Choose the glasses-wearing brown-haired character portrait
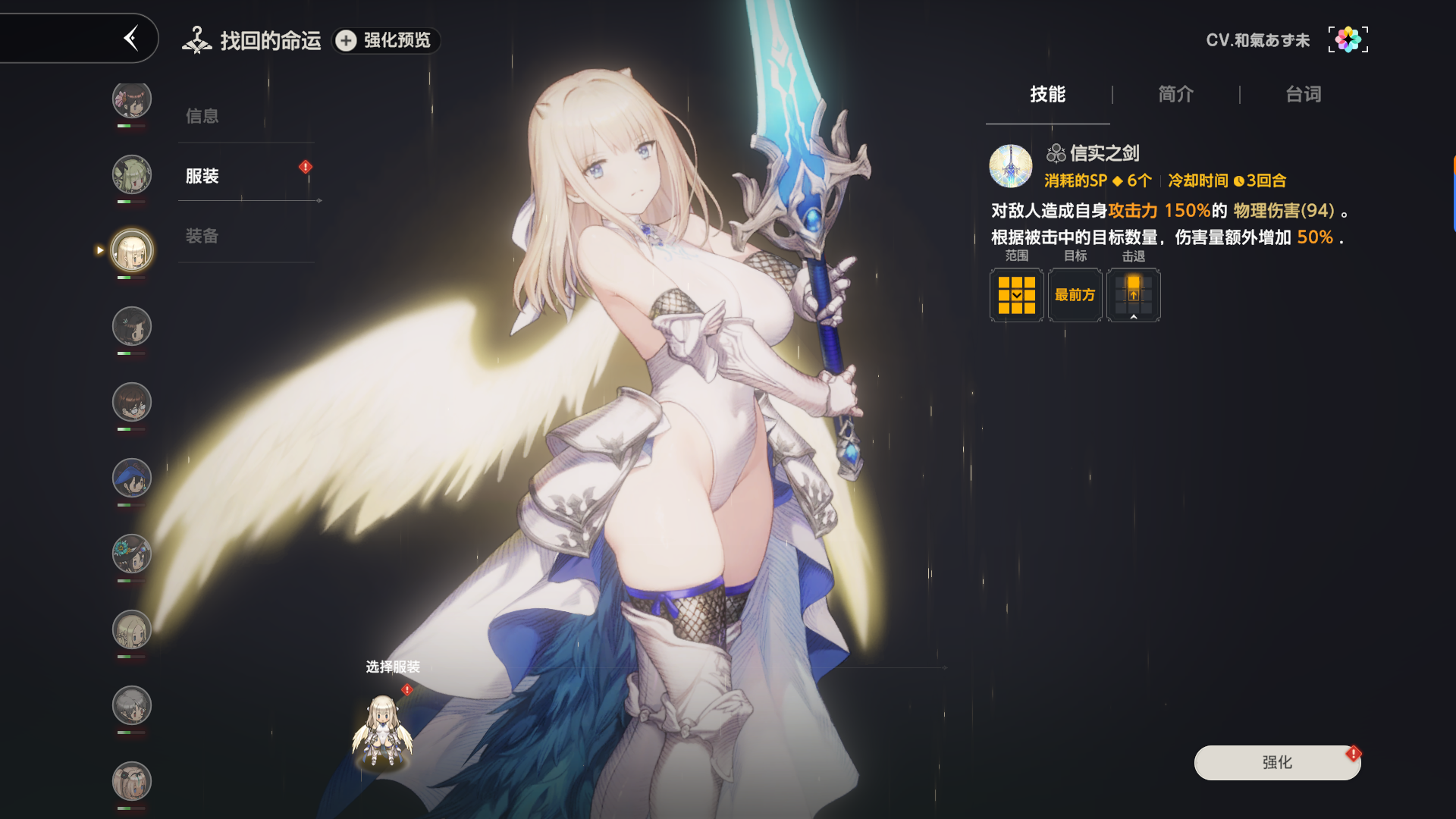Image resolution: width=1456 pixels, height=819 pixels. pyautogui.click(x=132, y=403)
